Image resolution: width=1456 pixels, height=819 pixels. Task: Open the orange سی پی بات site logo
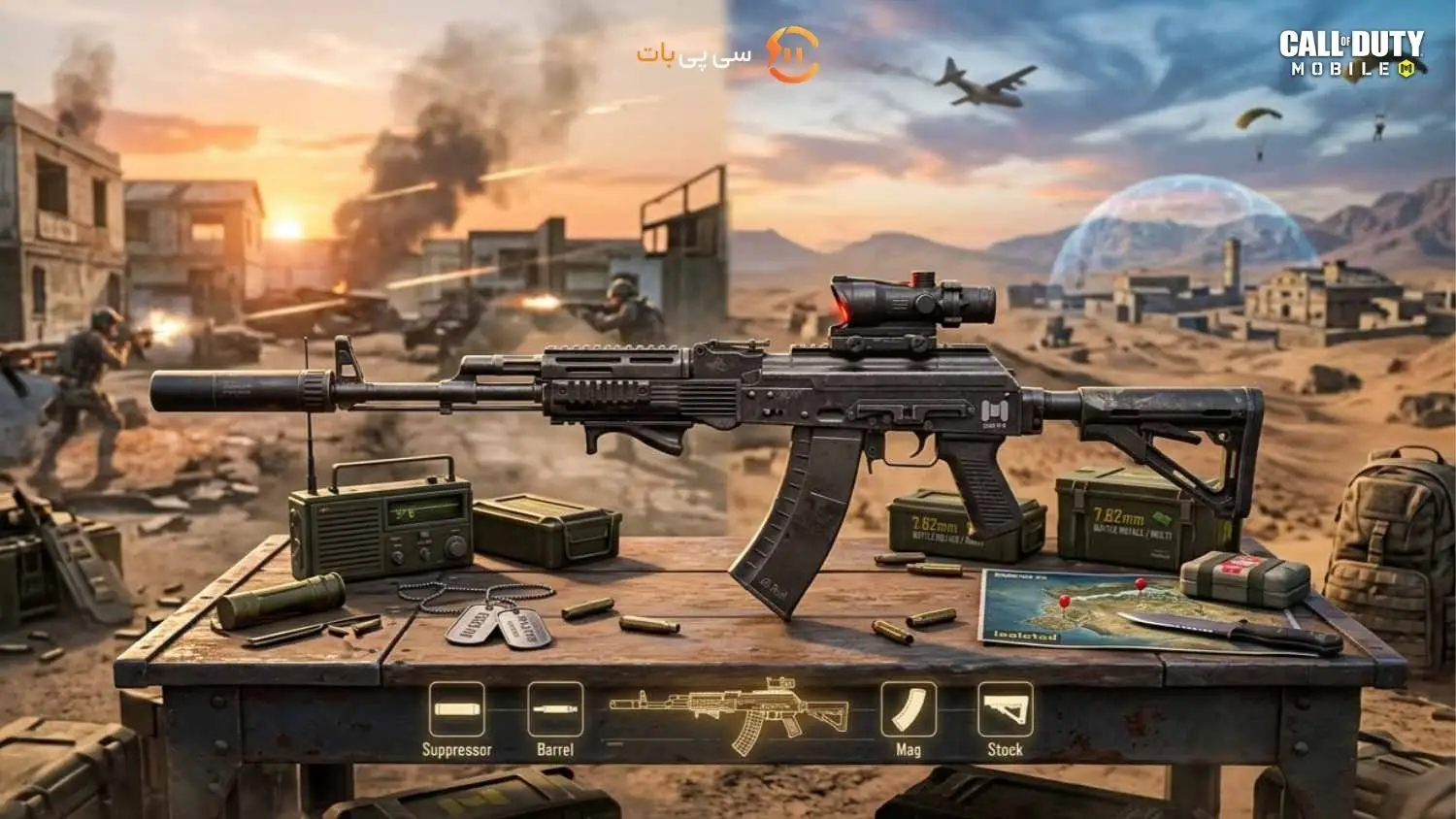pyautogui.click(x=729, y=54)
